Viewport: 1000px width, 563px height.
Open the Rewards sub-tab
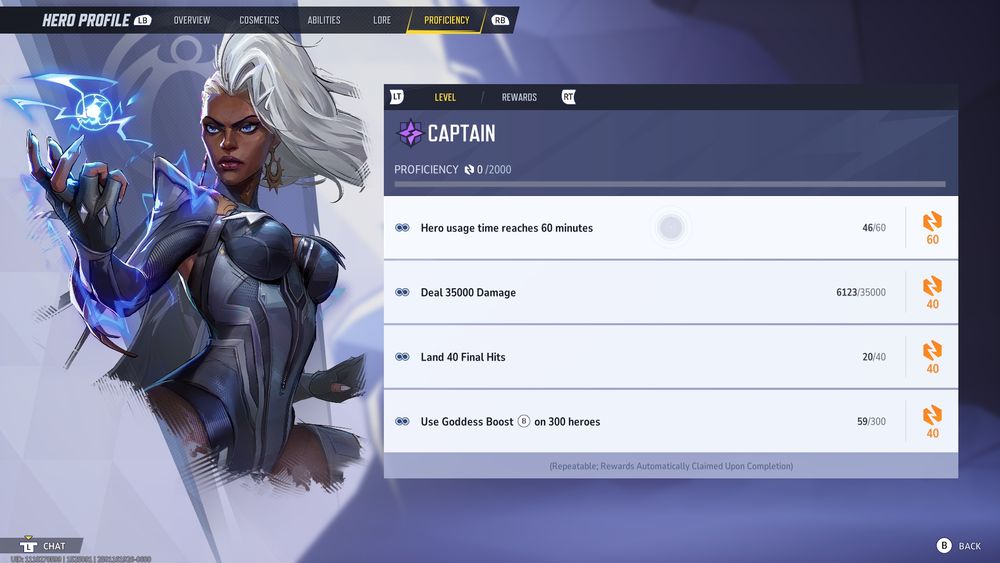[519, 97]
